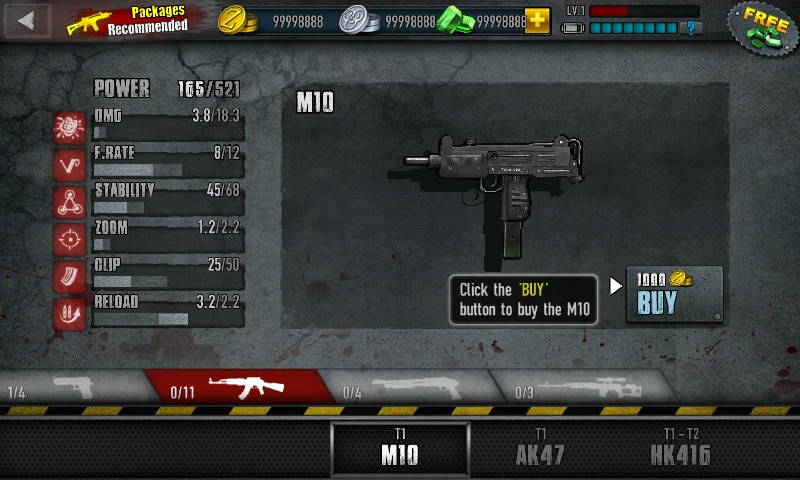Open the Packages Recommended offer
The height and width of the screenshot is (480, 800).
pyautogui.click(x=128, y=20)
